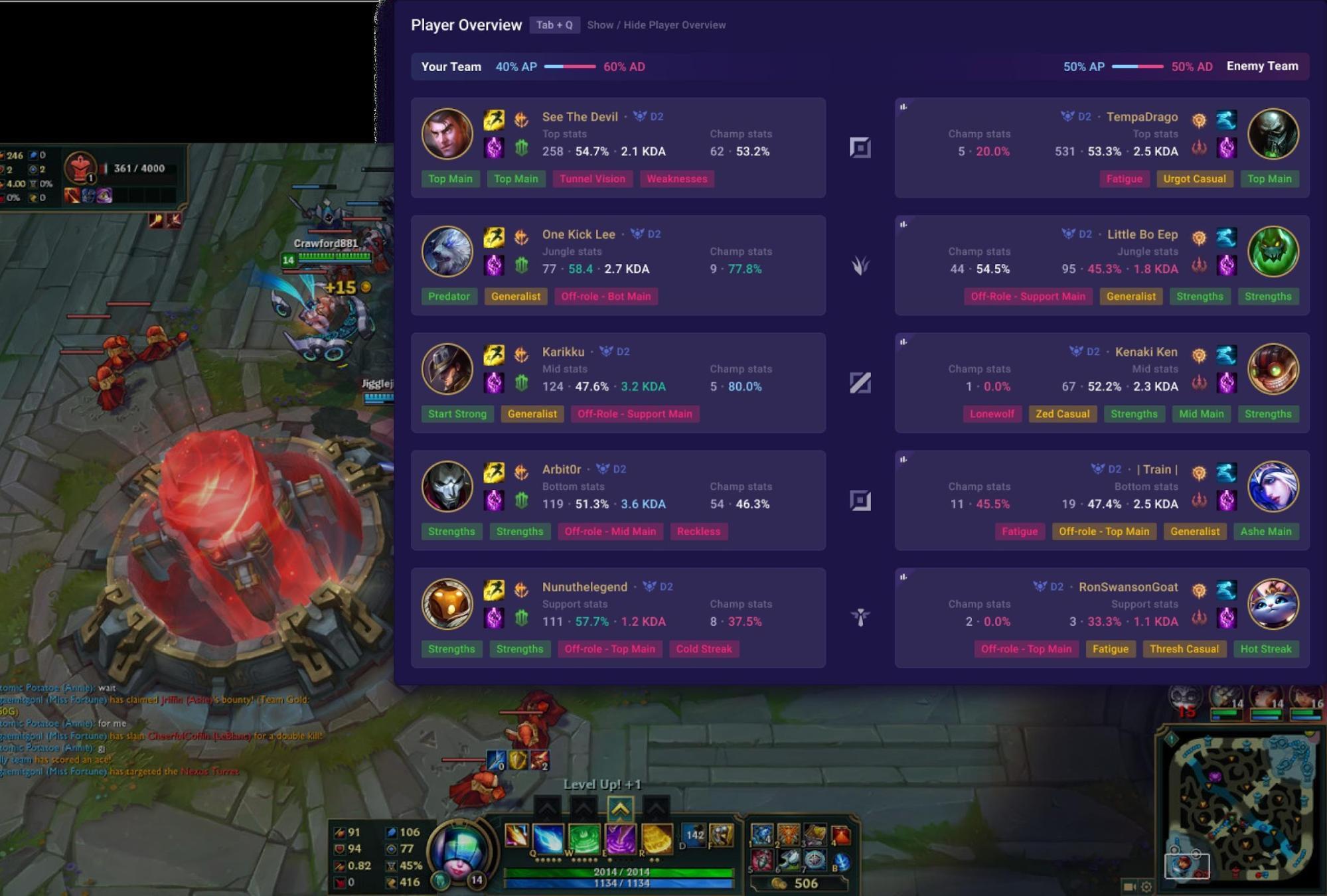Image resolution: width=1327 pixels, height=896 pixels.
Task: Toggle the camera icon beside the minimap
Action: point(1129,886)
